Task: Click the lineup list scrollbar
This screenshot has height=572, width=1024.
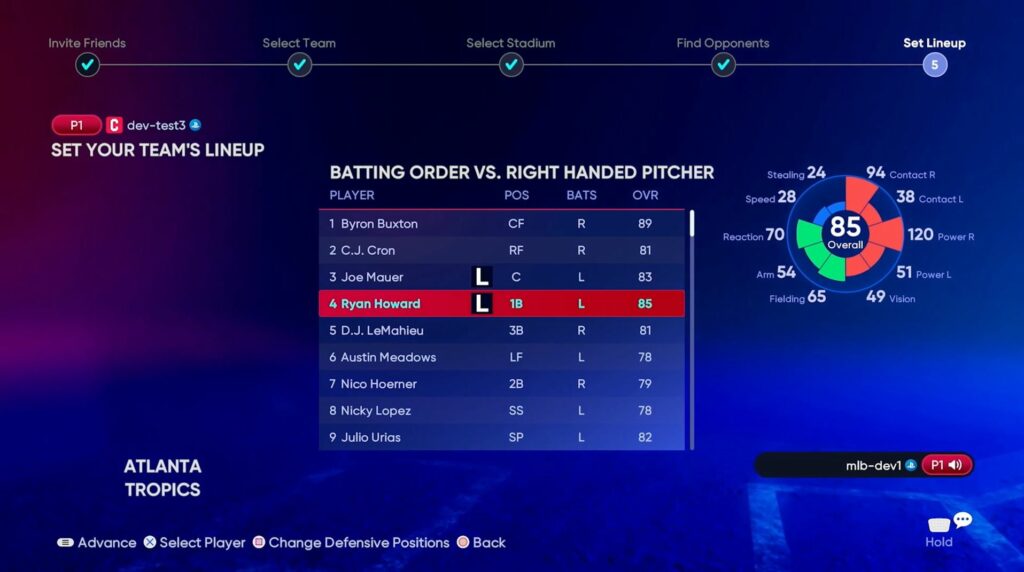Action: (x=692, y=224)
